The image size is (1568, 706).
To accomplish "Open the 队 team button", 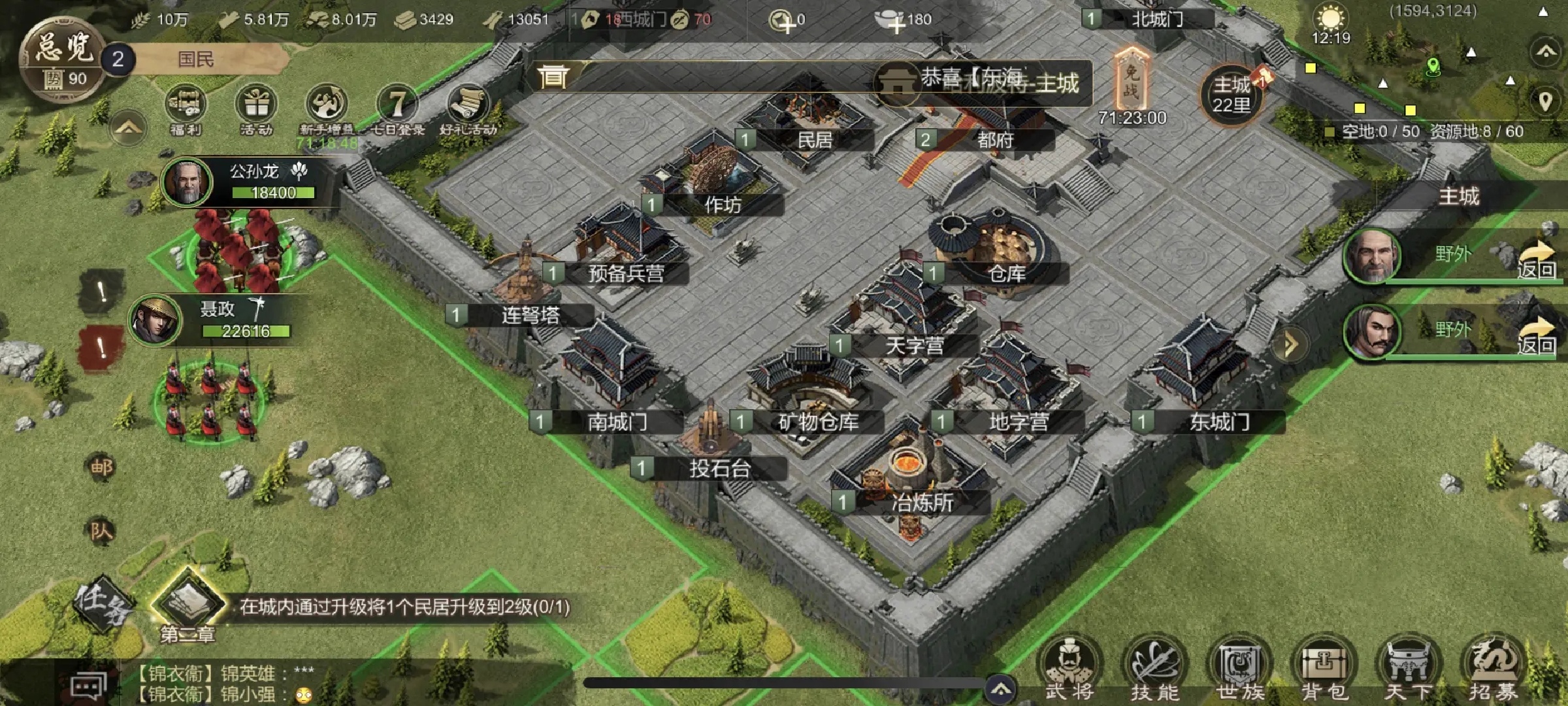I will 101,531.
